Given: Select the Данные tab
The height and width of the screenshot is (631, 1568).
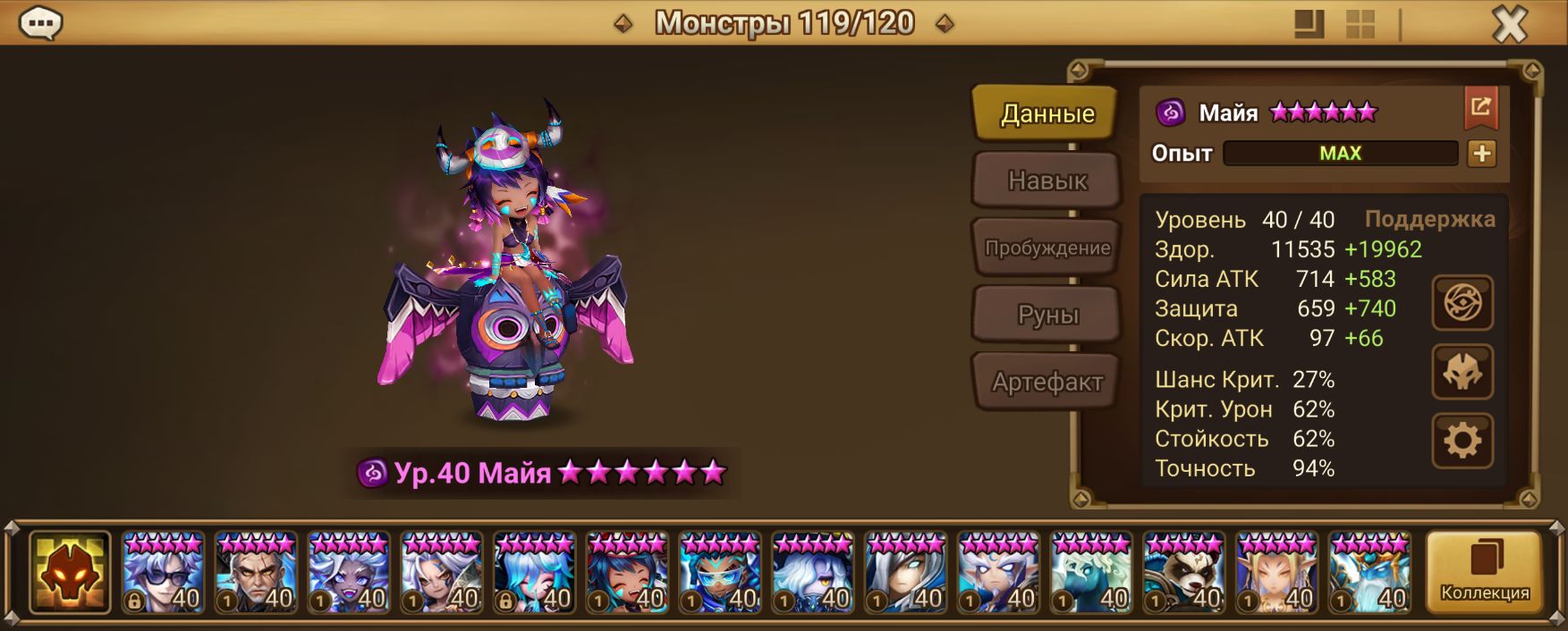Looking at the screenshot, I should coord(1047,114).
